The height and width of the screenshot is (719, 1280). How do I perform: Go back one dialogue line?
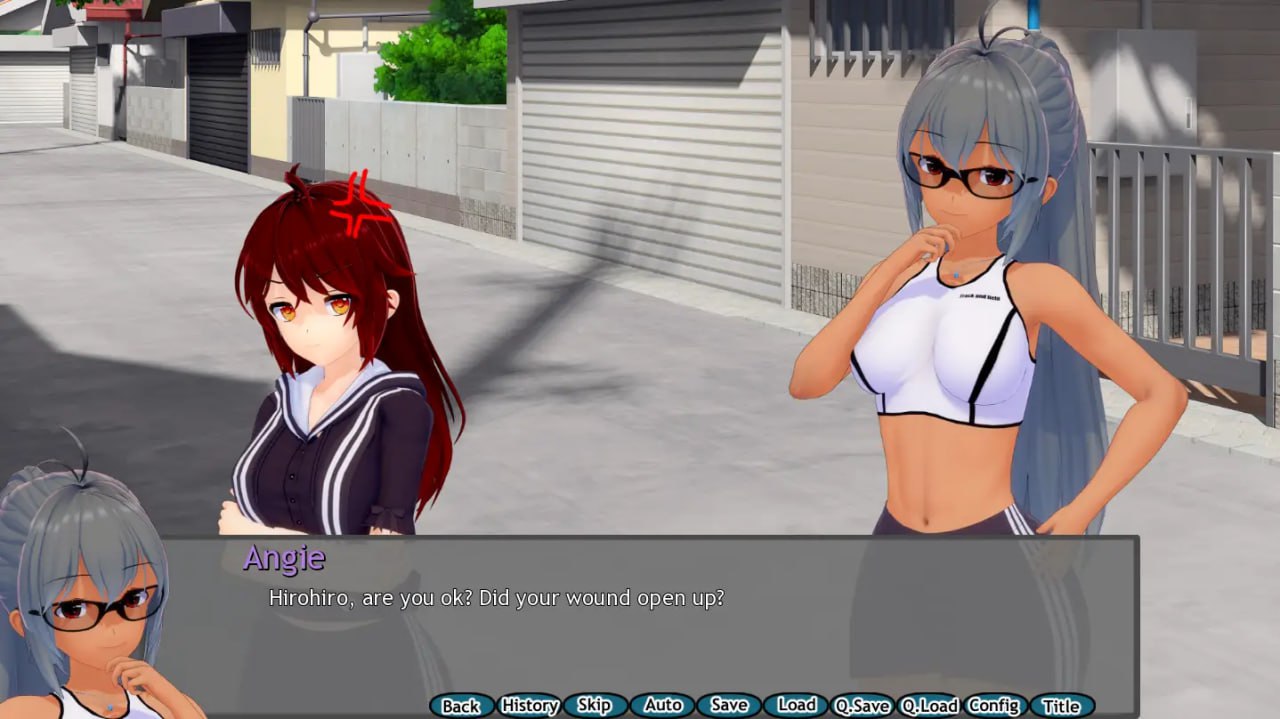tap(461, 706)
